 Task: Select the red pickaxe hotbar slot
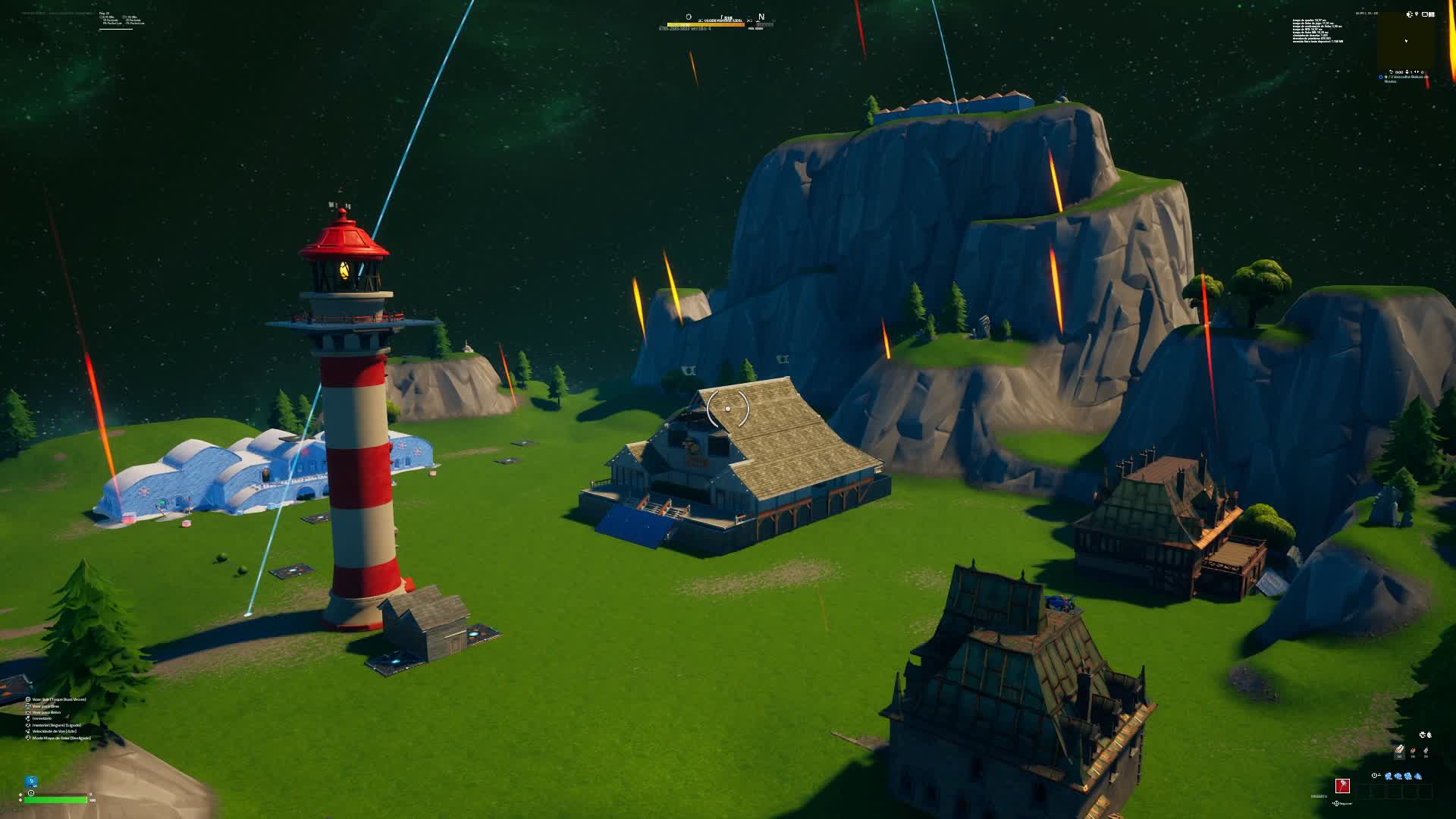click(x=1342, y=786)
